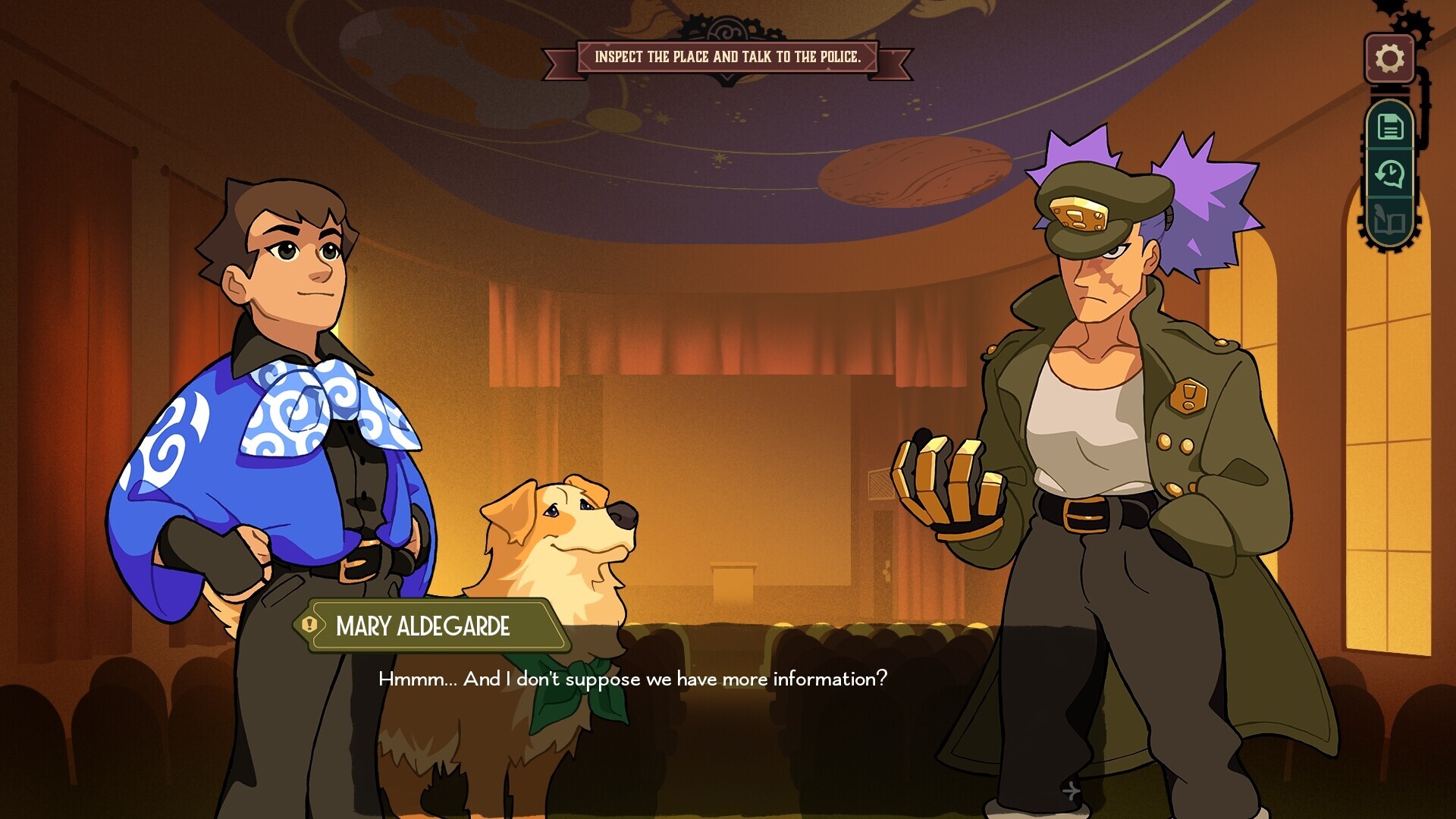
Task: Select the objective banner about inspecting the place
Action: tap(728, 55)
